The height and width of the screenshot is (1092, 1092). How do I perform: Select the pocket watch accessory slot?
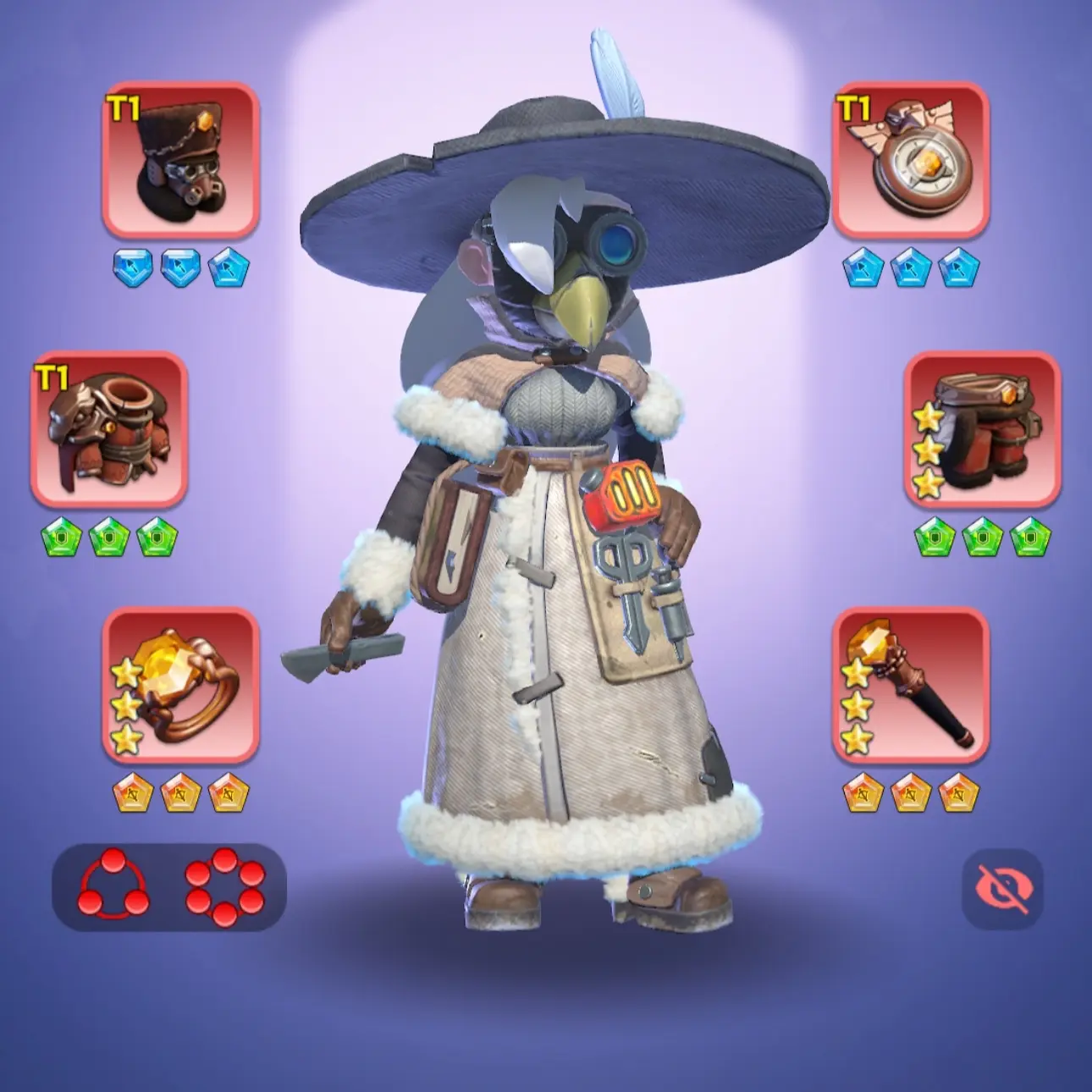pos(911,159)
